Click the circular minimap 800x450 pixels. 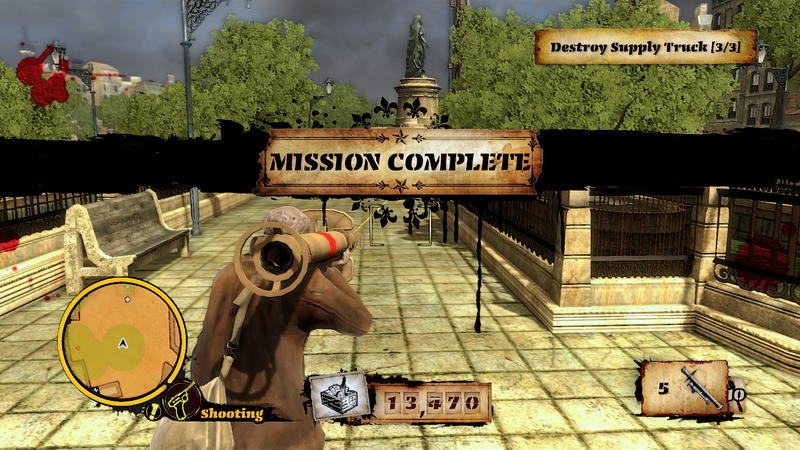pyautogui.click(x=122, y=341)
